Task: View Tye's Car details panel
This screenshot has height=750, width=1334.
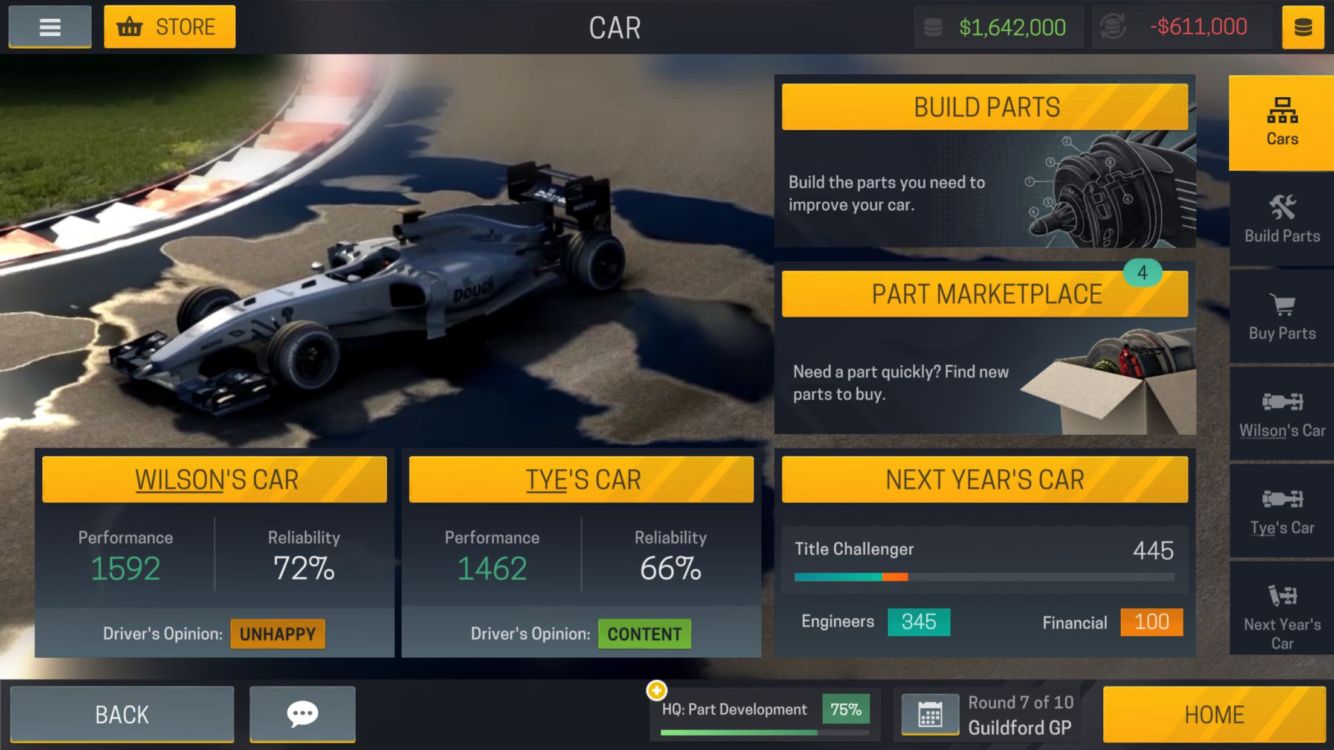Action: (581, 480)
